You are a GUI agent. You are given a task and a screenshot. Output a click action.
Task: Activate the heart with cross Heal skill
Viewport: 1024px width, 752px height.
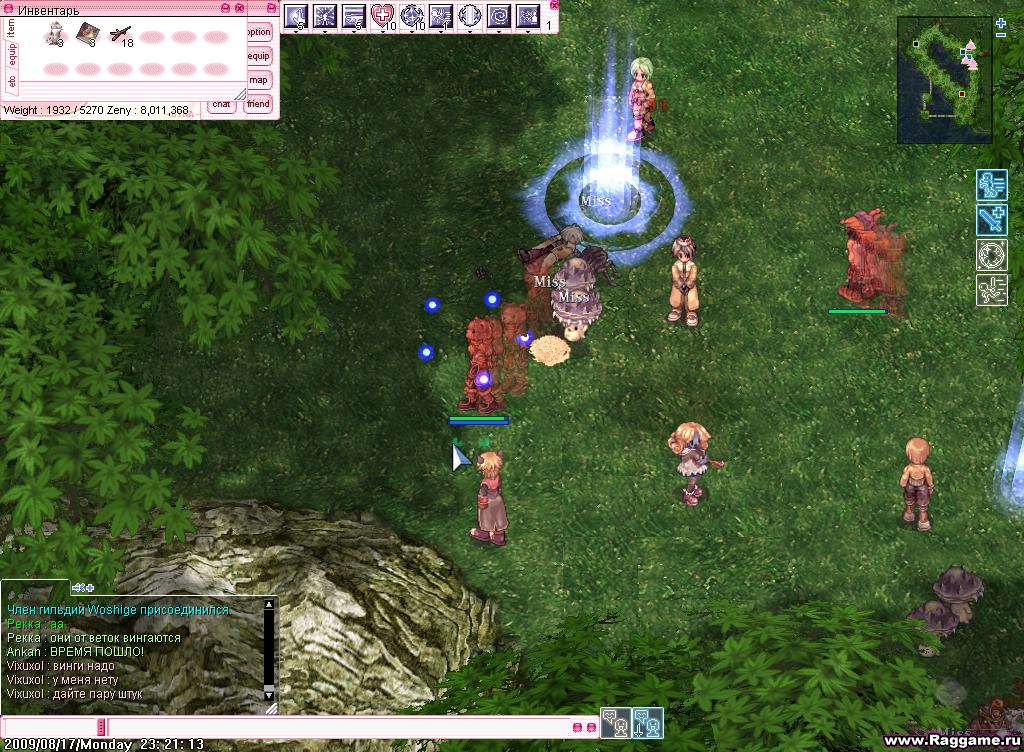pos(383,16)
